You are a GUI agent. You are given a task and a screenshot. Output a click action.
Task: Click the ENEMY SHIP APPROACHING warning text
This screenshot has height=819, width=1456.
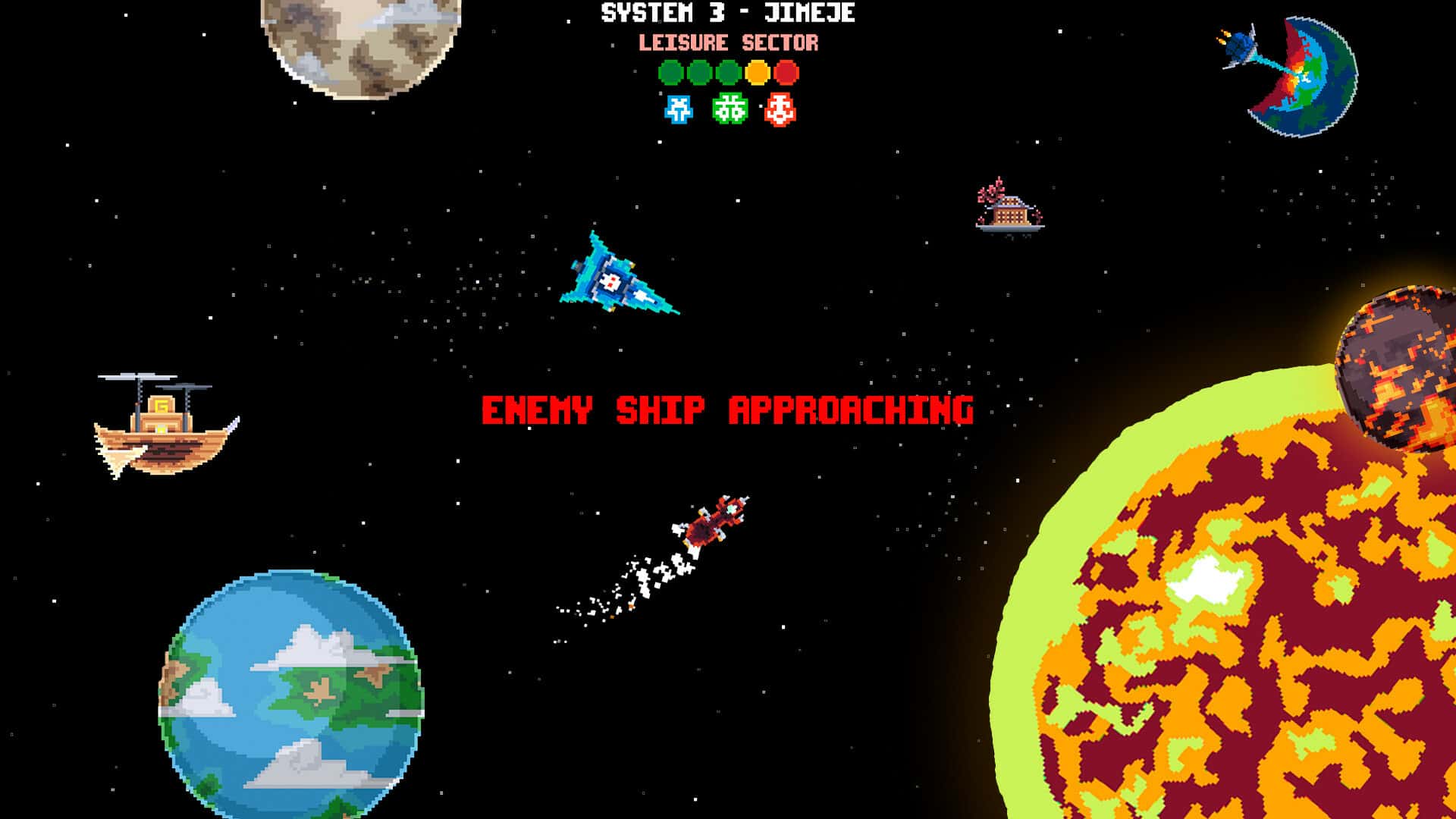click(728, 409)
